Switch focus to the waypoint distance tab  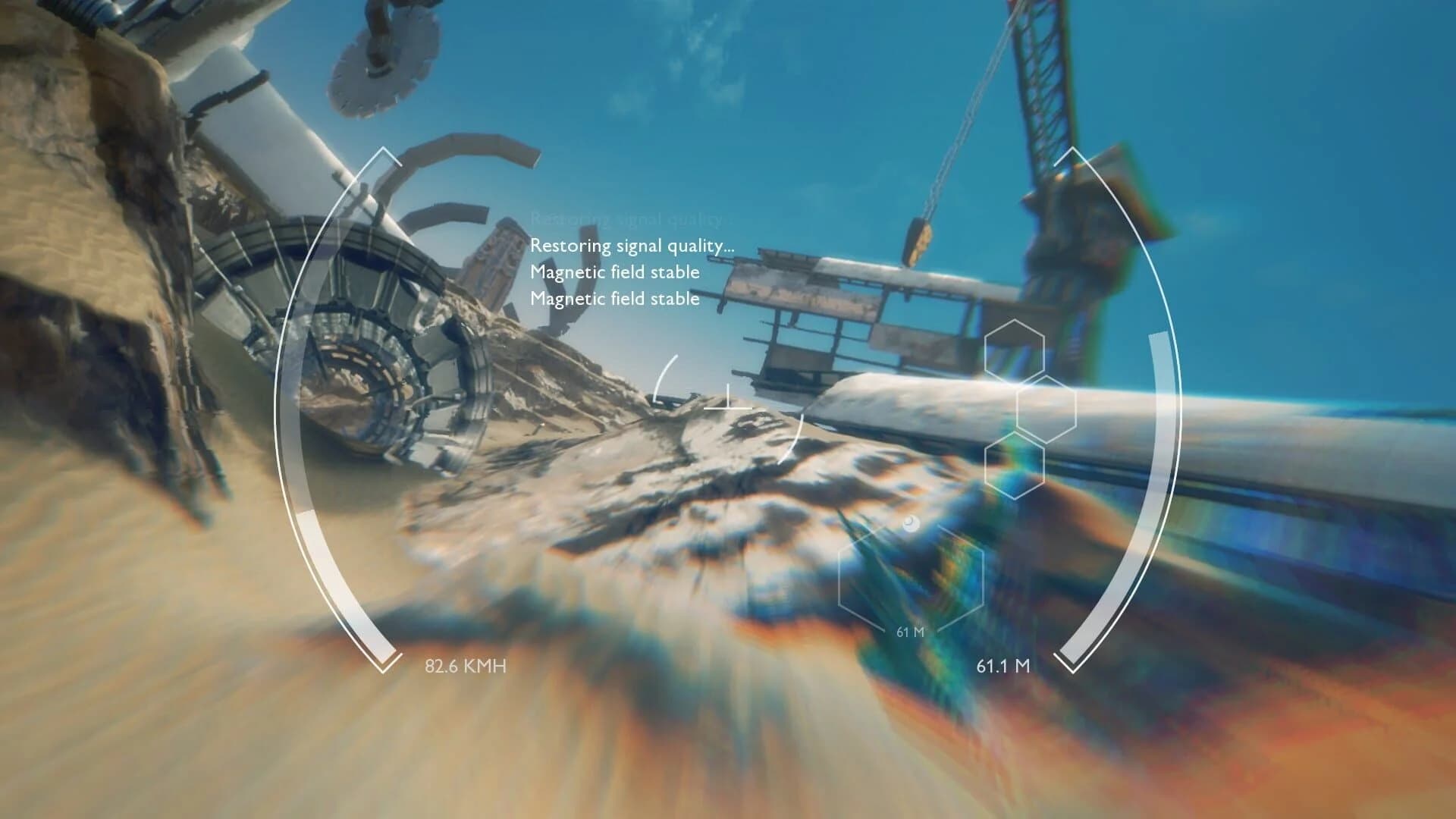pyautogui.click(x=910, y=629)
